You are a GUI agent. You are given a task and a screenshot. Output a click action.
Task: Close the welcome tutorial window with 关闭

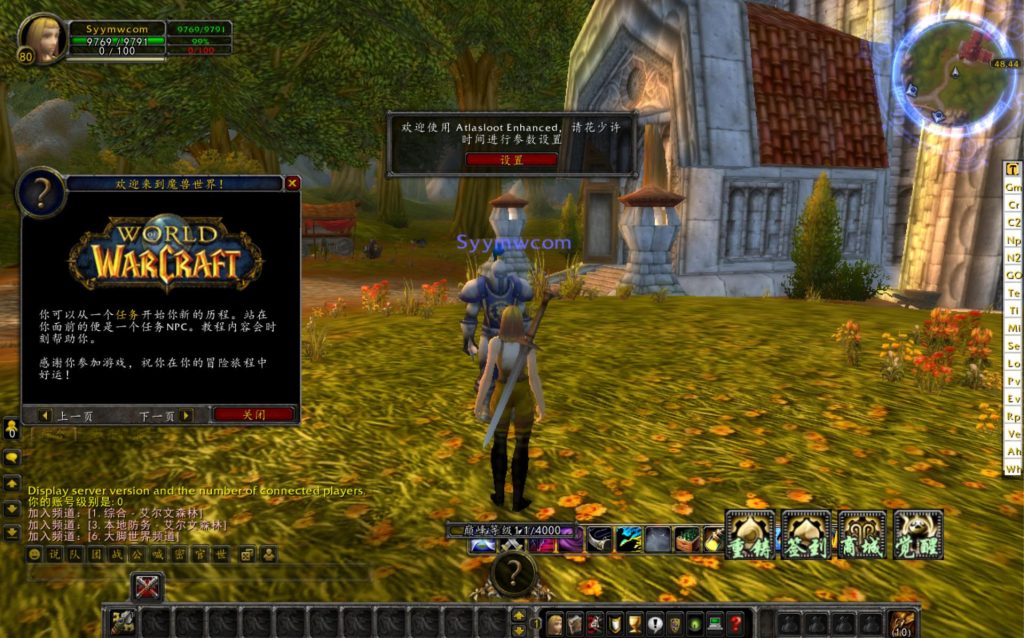tap(254, 414)
